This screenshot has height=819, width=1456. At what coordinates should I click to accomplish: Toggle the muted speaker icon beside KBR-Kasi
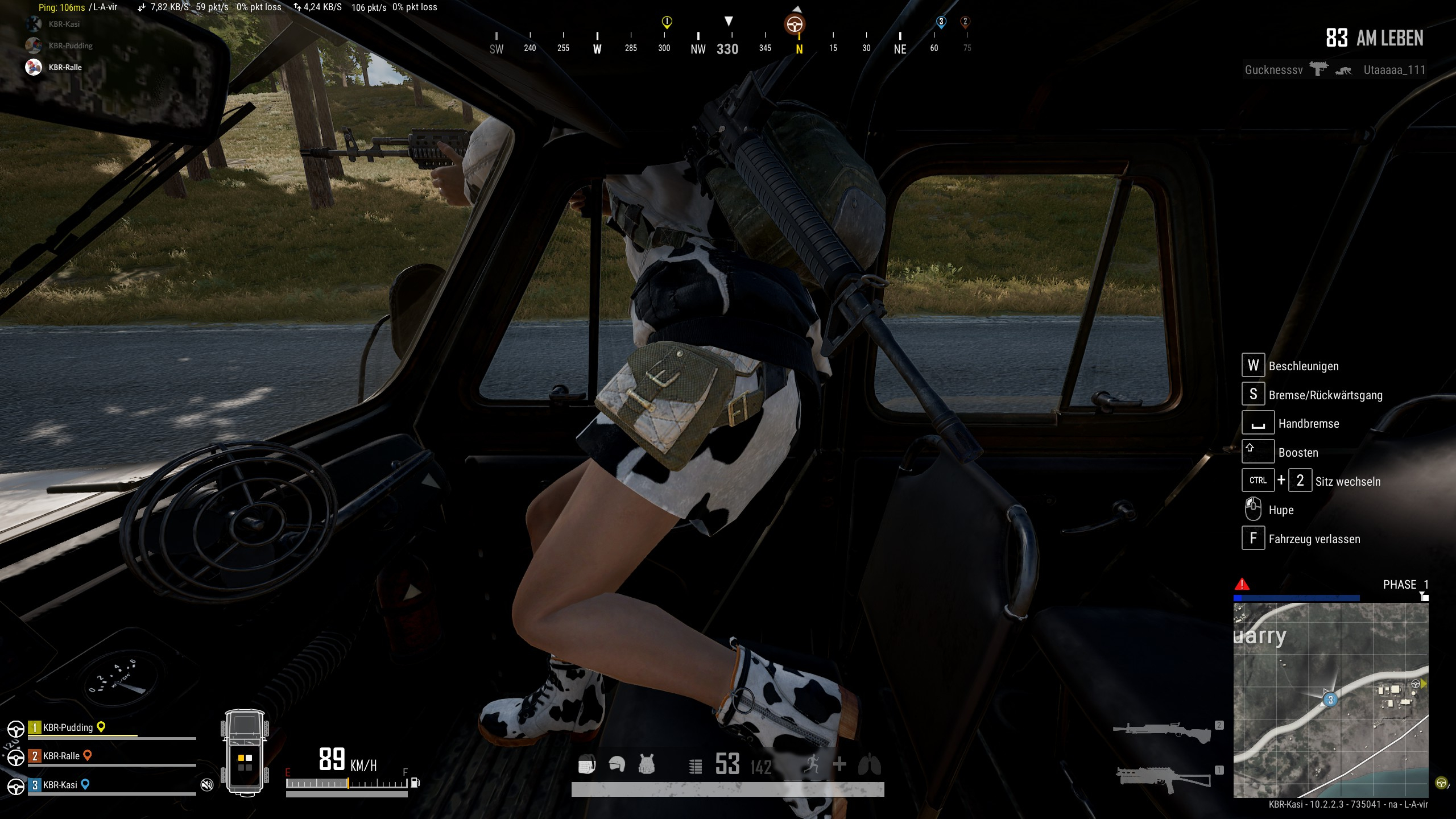click(207, 785)
